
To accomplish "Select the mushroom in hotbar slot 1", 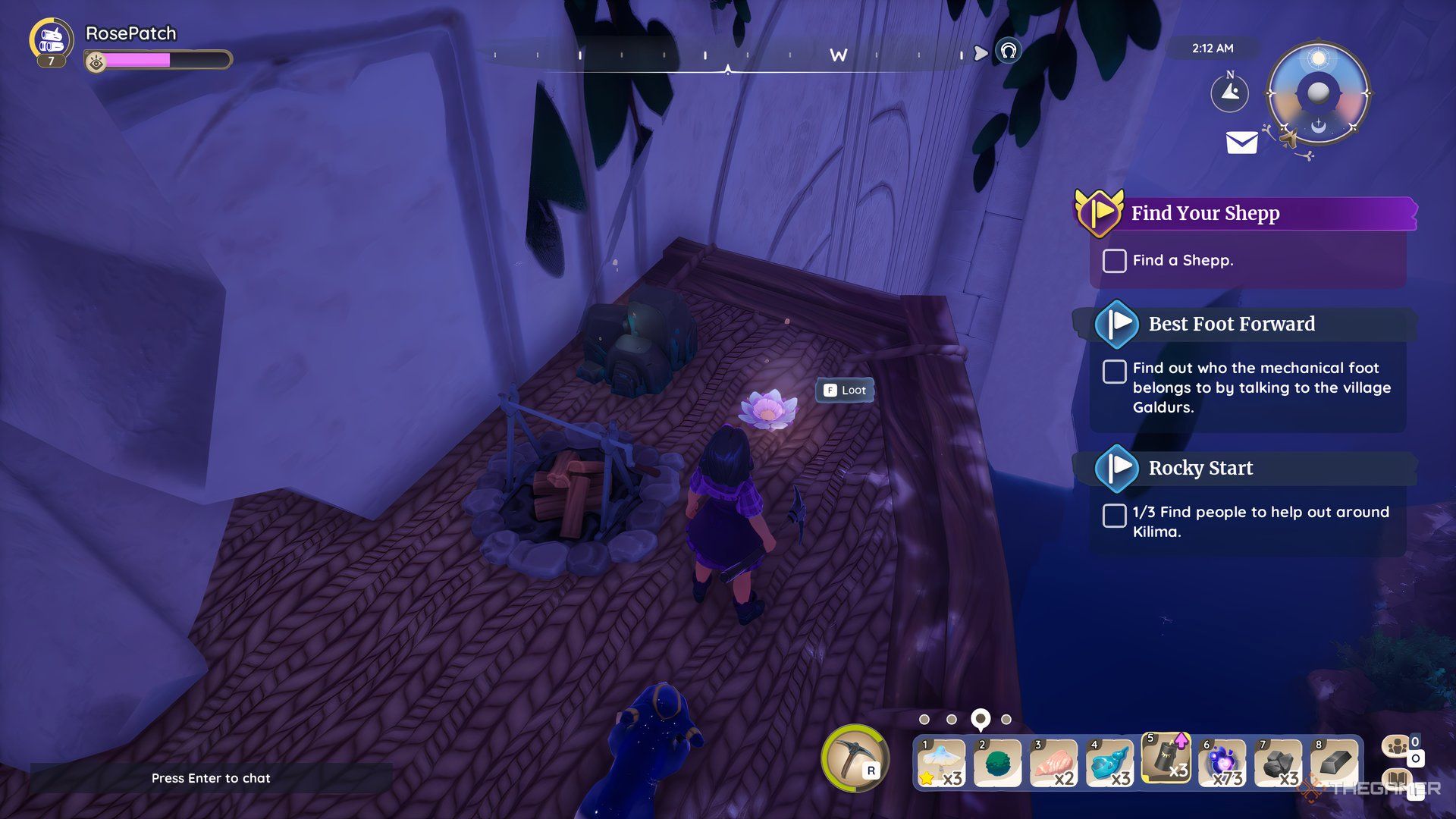I will click(x=940, y=762).
